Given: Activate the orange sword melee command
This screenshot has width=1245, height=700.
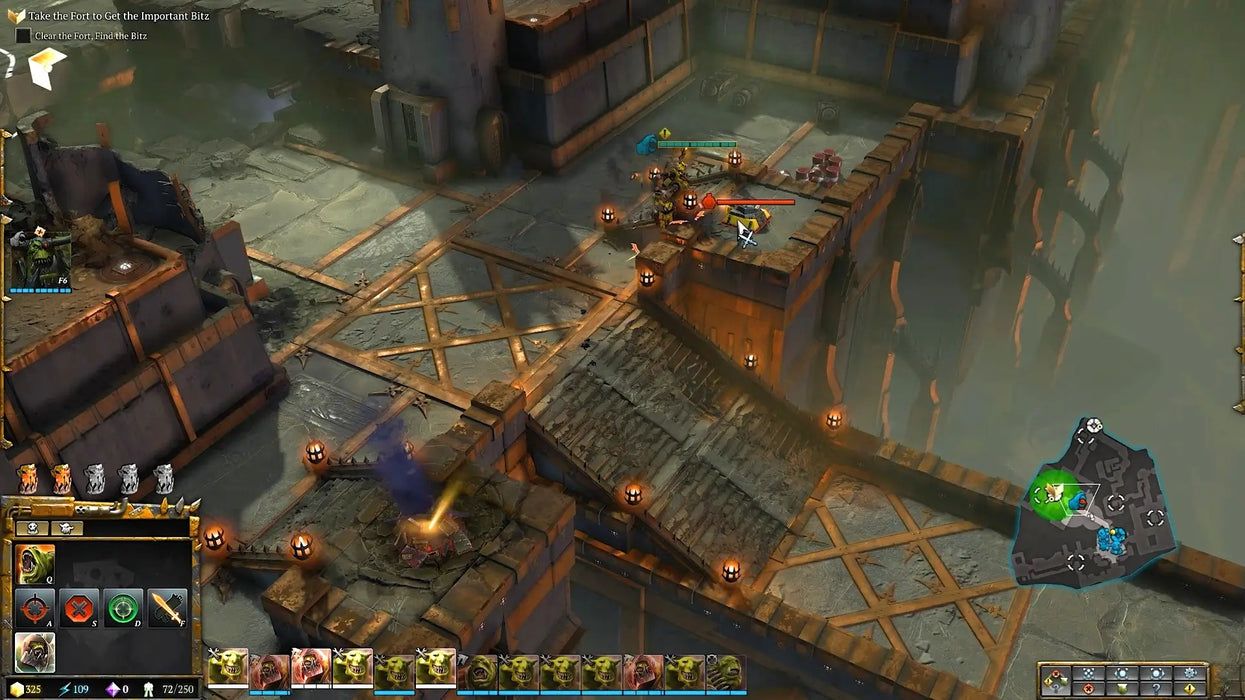Looking at the screenshot, I should pos(167,608).
